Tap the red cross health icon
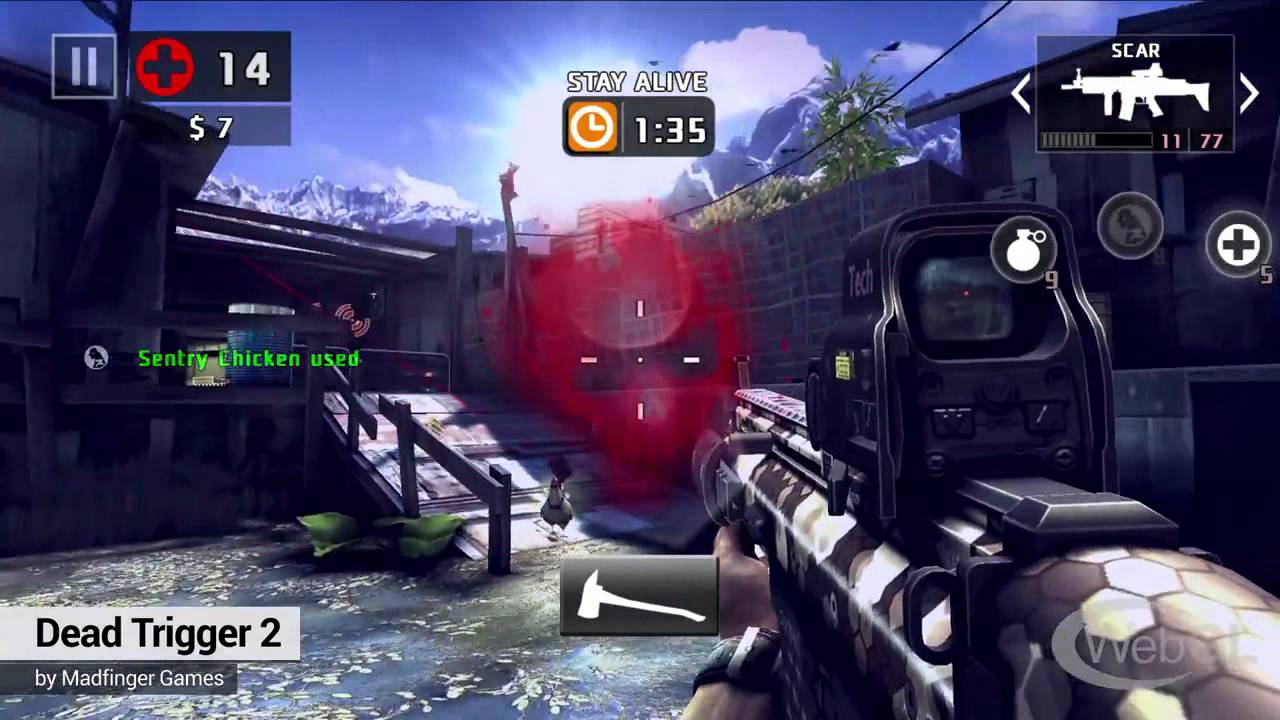 pos(163,67)
